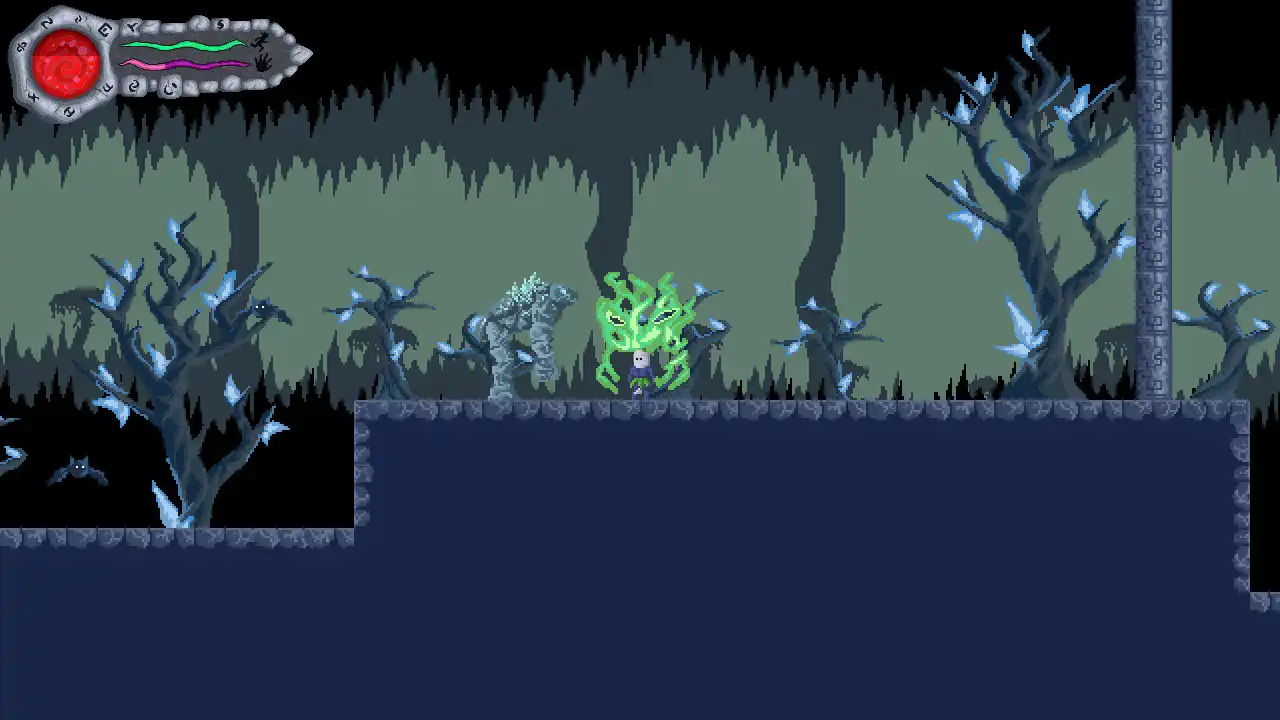The height and width of the screenshot is (720, 1280).
Task: Click the red swirling orb in the HUD
Action: coord(68,60)
